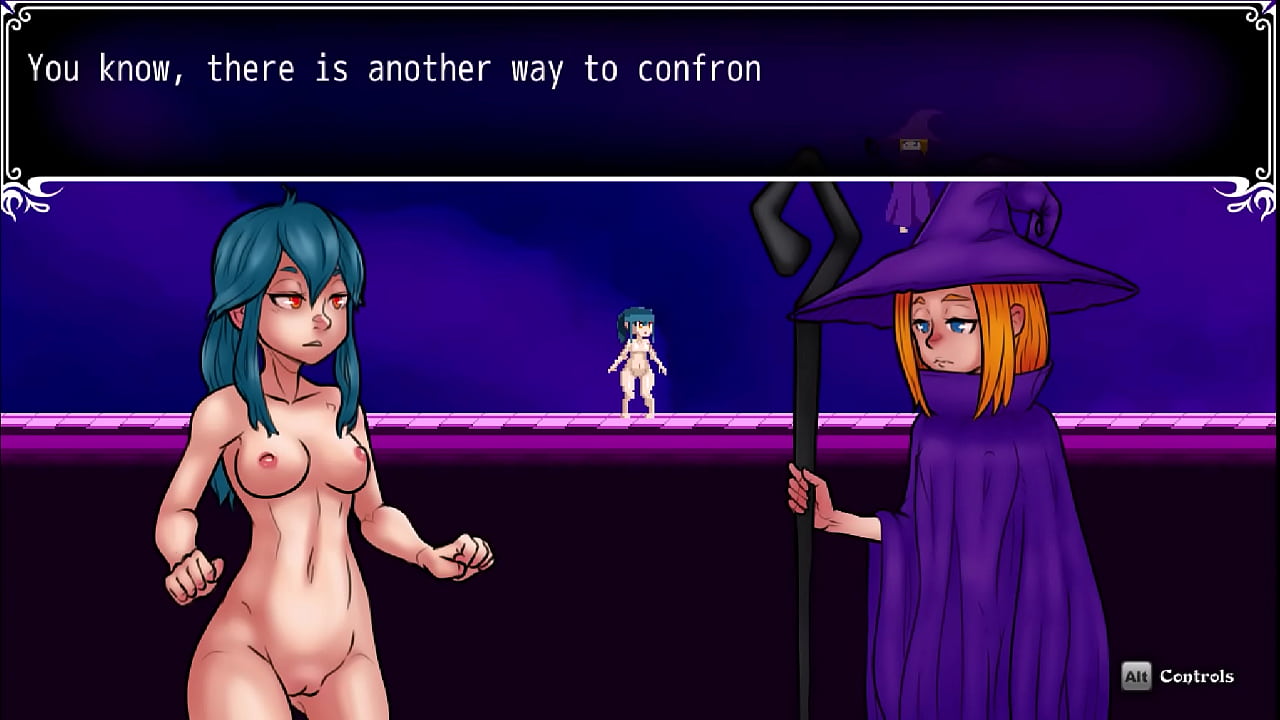Click the Alt key icon near Controls
Image resolution: width=1280 pixels, height=720 pixels.
1137,676
